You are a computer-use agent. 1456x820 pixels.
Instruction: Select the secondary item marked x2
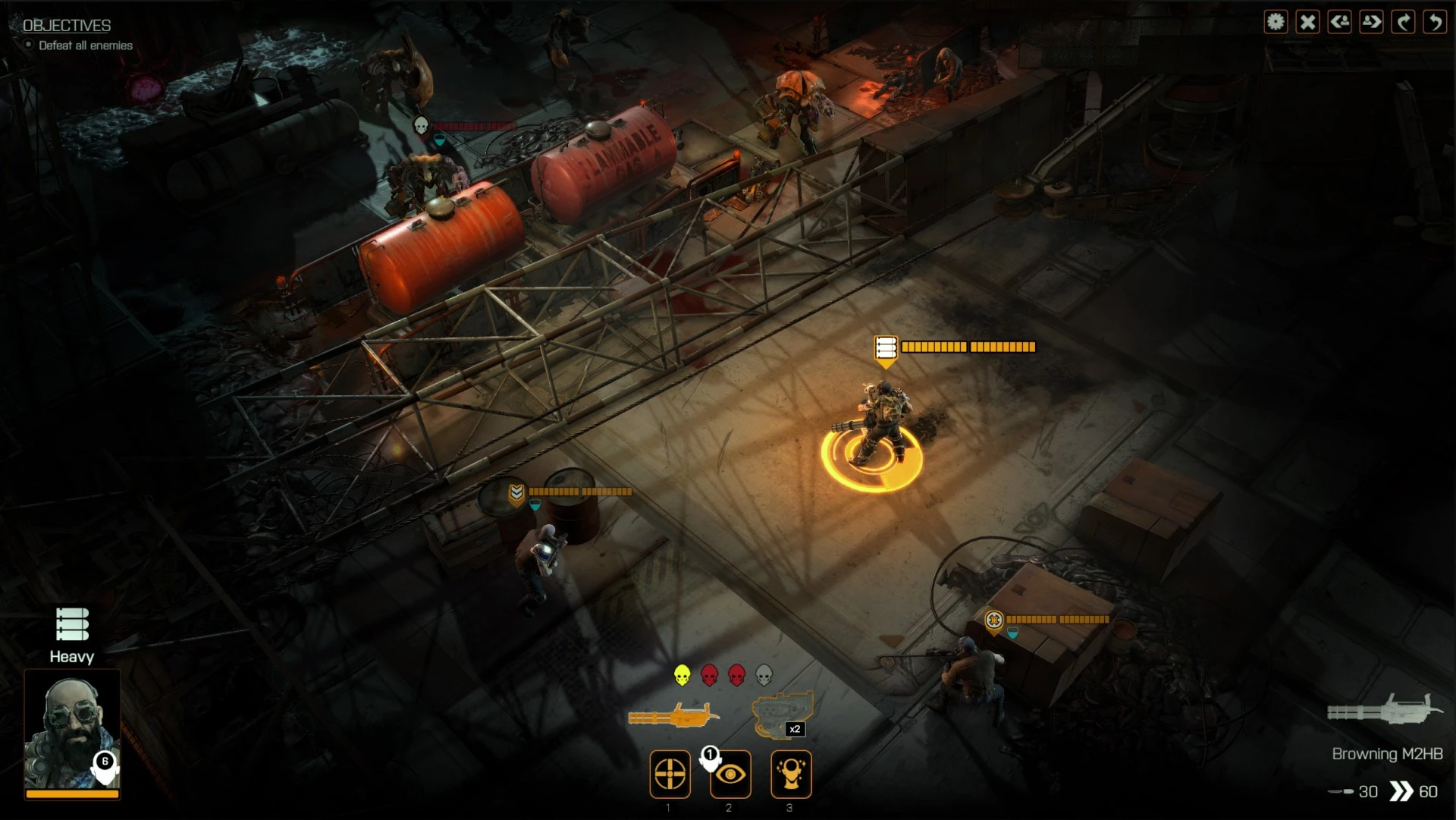783,715
